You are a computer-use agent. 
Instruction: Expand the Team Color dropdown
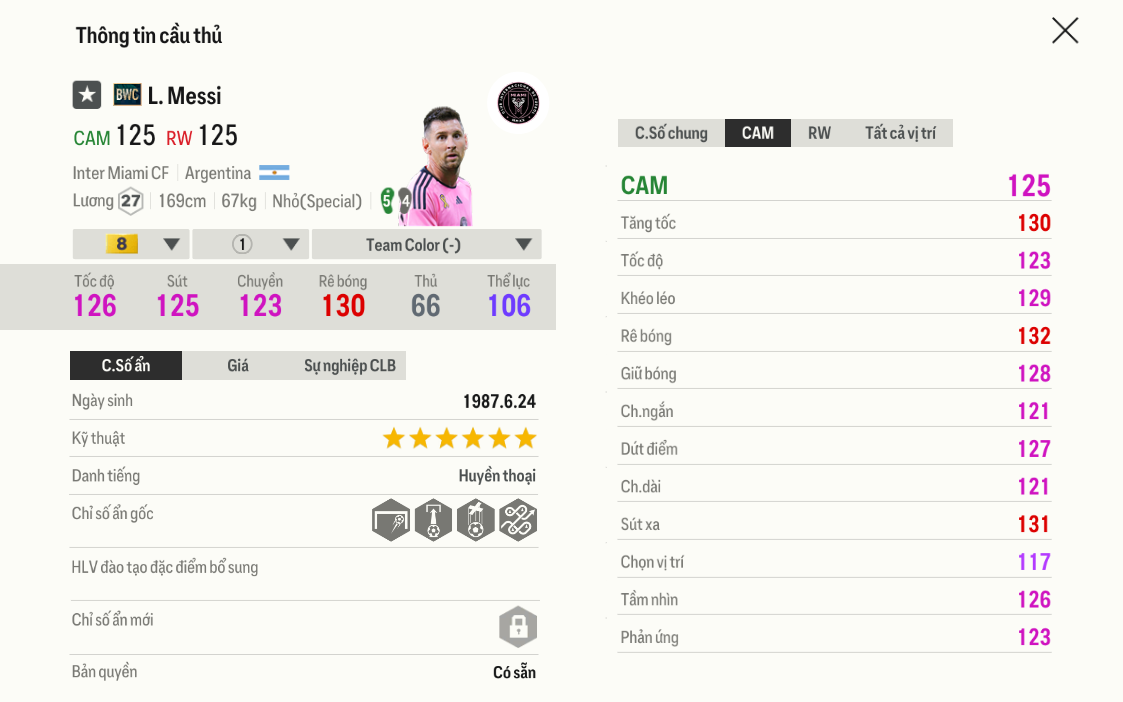426,245
